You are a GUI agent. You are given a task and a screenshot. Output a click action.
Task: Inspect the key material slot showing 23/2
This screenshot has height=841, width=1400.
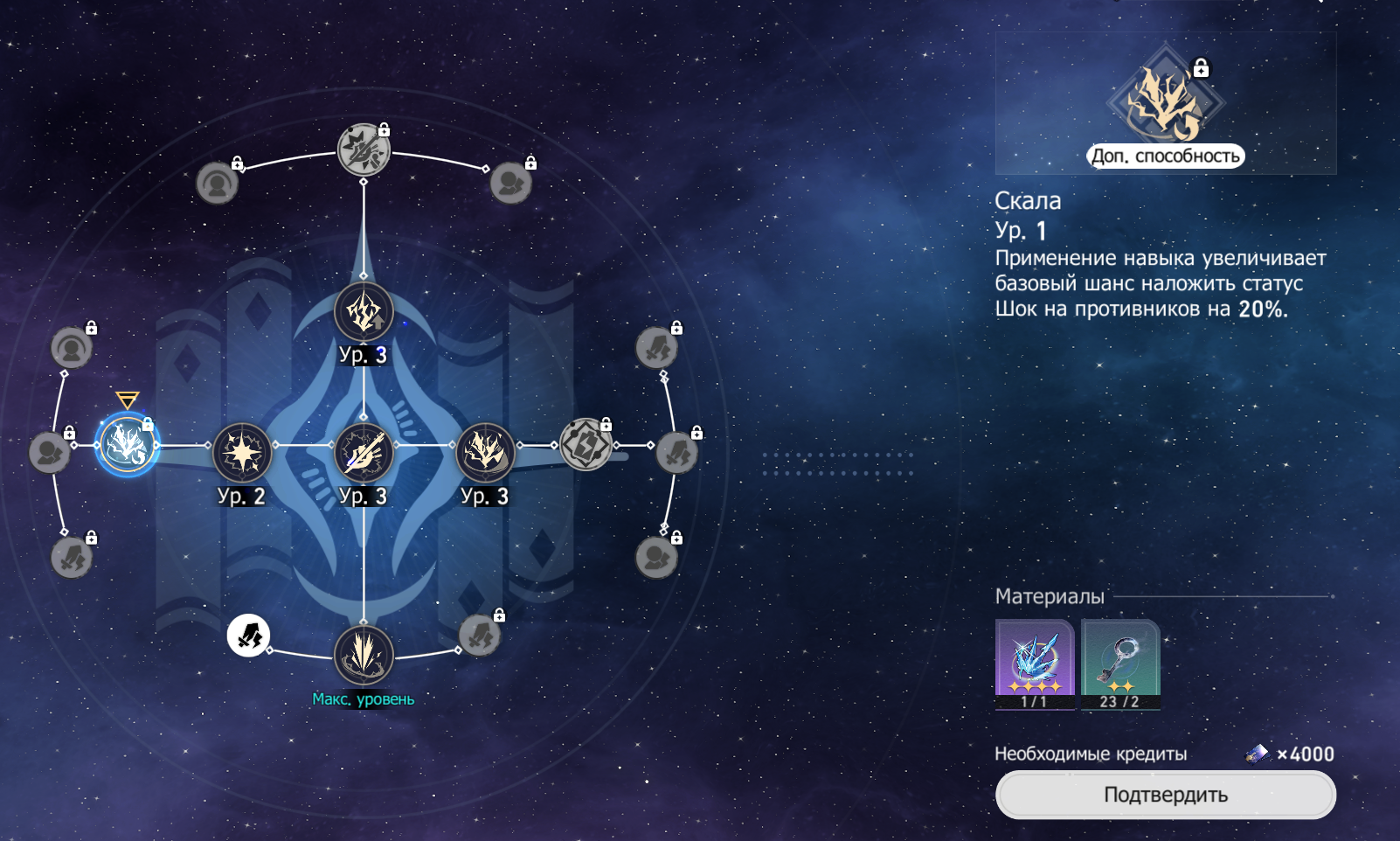[x=1120, y=664]
